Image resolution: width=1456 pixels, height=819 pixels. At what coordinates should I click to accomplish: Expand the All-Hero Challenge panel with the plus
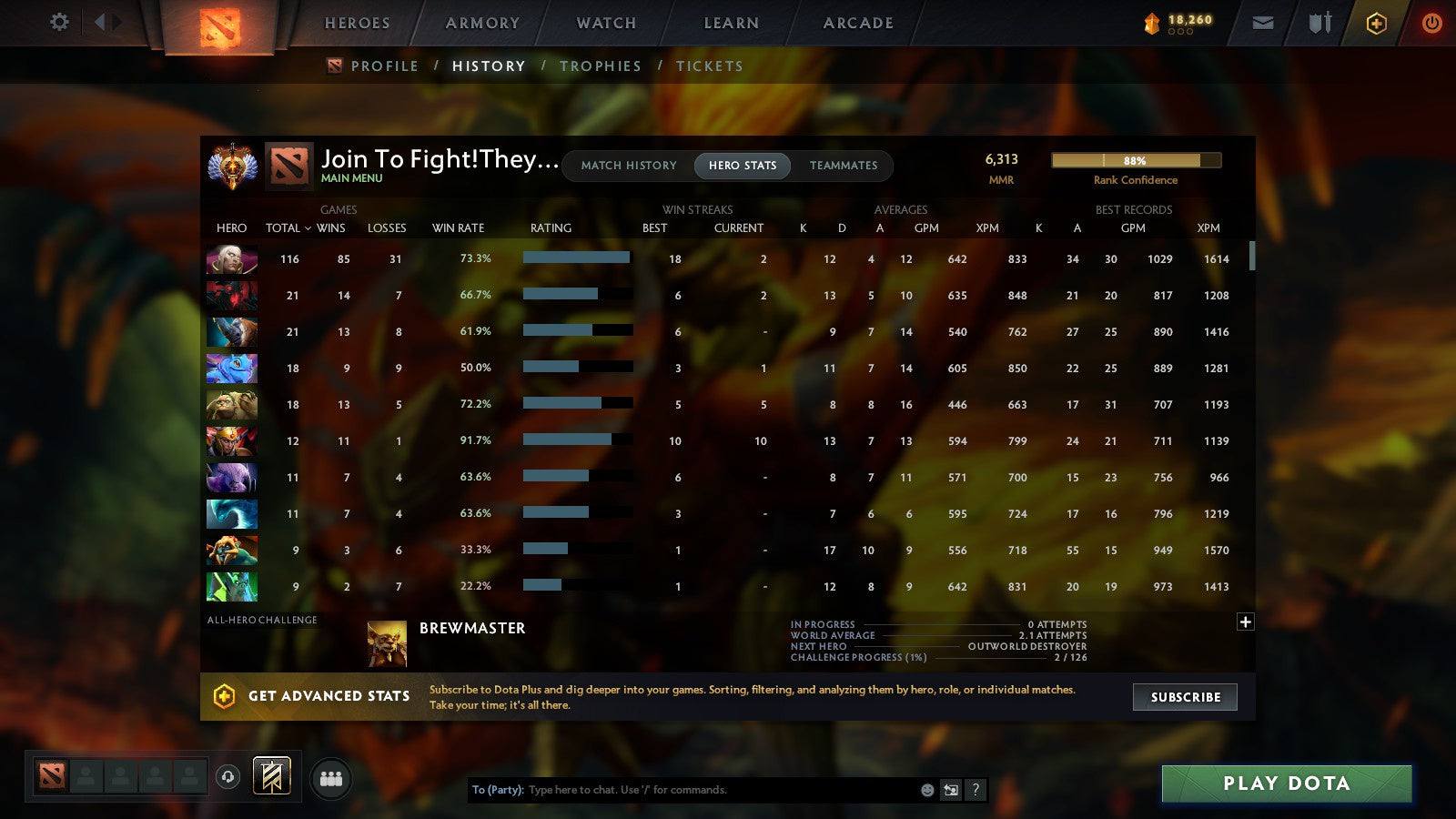click(1245, 622)
